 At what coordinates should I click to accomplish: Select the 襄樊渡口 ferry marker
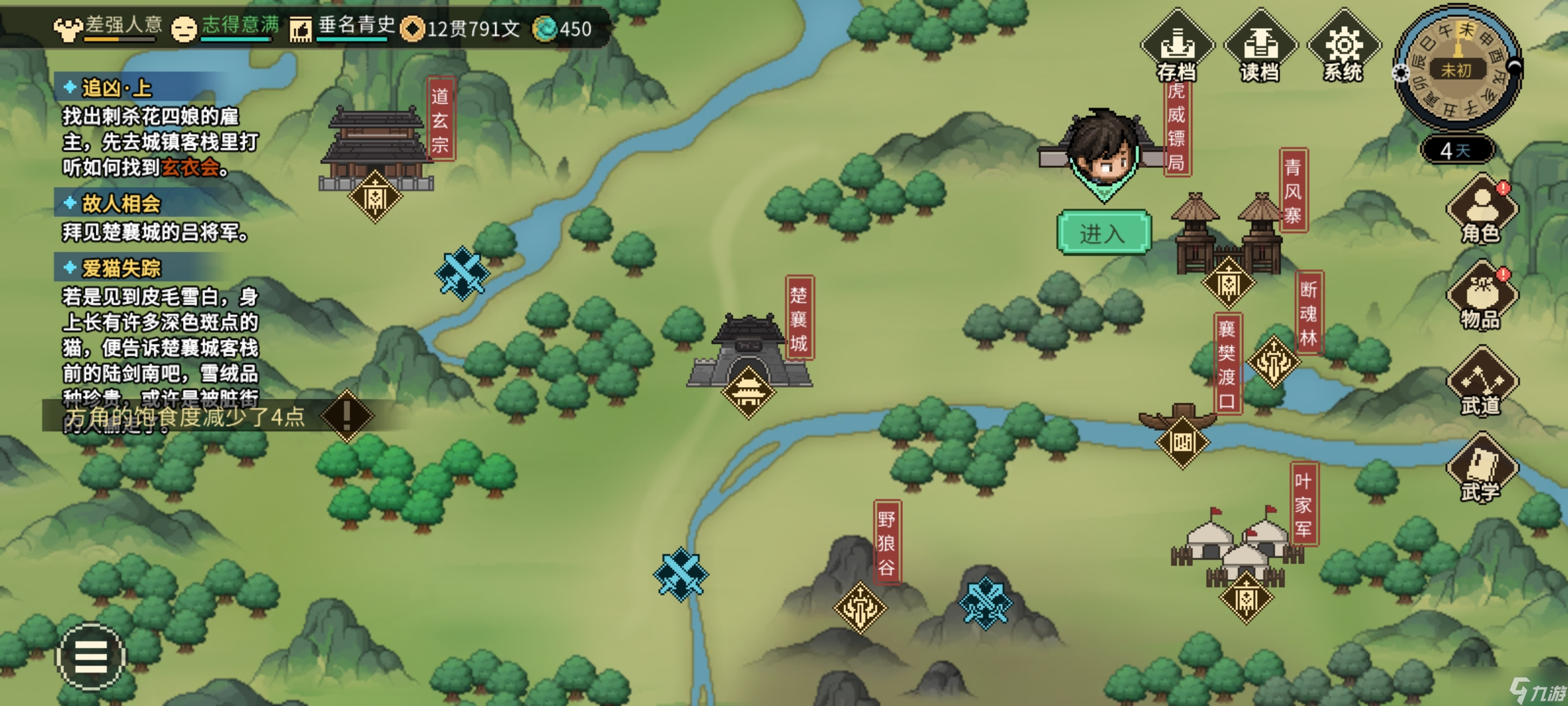click(x=1183, y=443)
